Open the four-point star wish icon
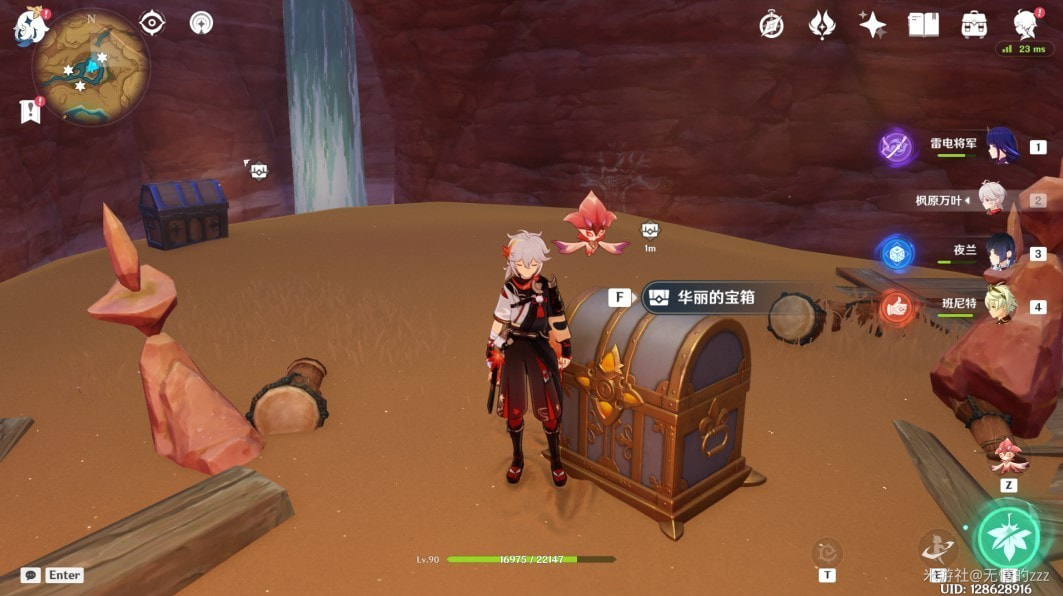The width and height of the screenshot is (1063, 596). click(x=872, y=25)
